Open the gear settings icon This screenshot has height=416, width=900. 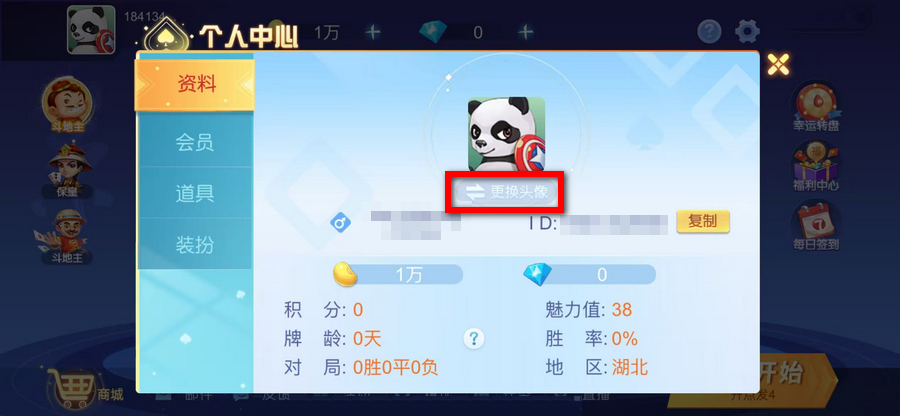click(747, 31)
